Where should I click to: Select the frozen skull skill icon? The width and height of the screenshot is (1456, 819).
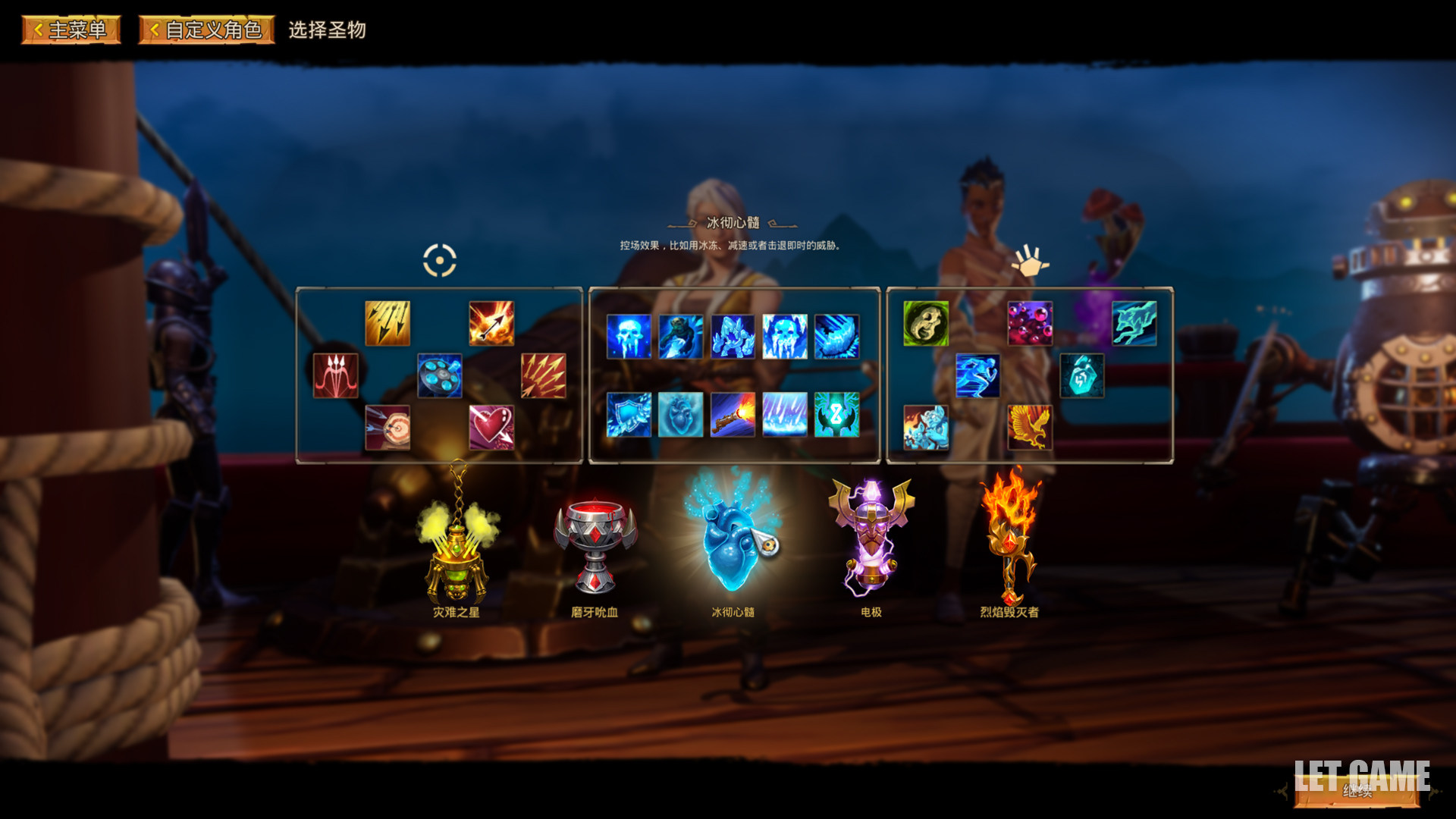629,337
